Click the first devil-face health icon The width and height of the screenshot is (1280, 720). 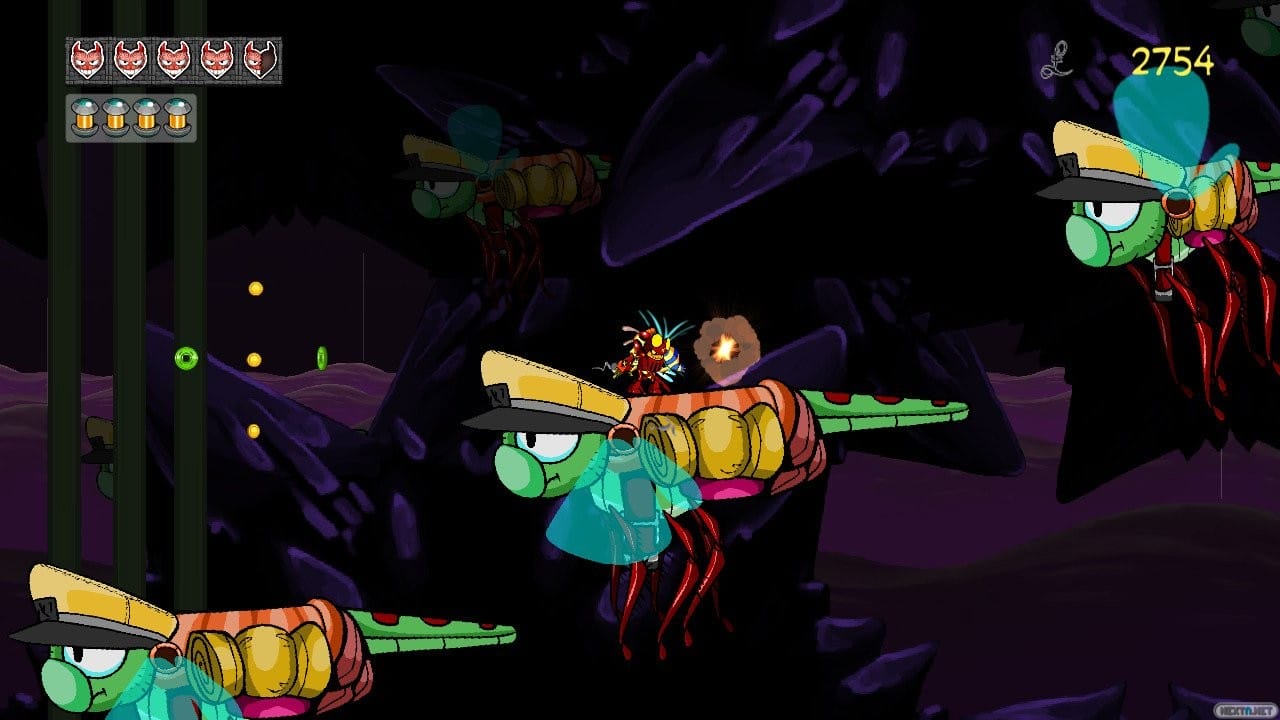(x=86, y=59)
